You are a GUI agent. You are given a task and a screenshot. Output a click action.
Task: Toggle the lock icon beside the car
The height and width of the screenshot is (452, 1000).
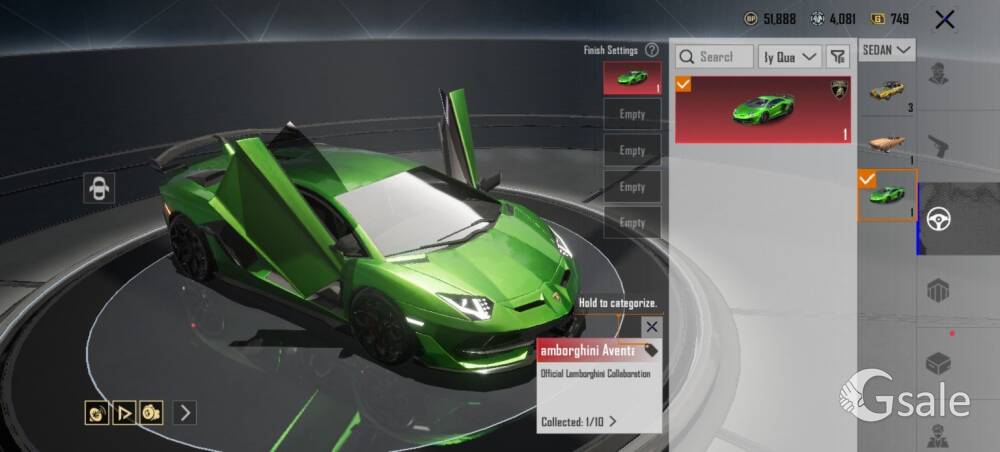coord(100,187)
